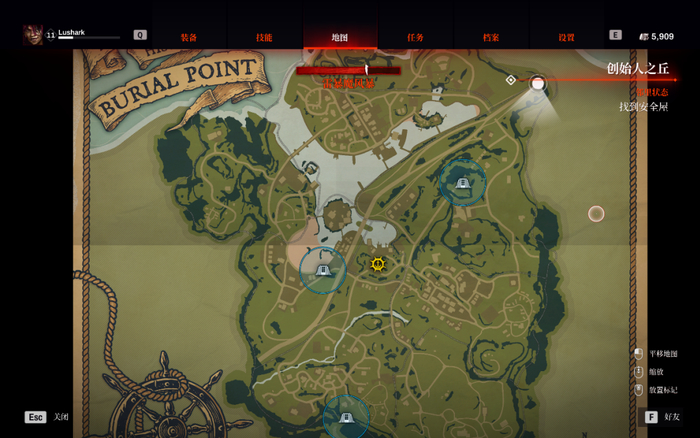700x438 pixels.
Task: Select the 找到安全屋 objective tracker
Action: [x=642, y=107]
